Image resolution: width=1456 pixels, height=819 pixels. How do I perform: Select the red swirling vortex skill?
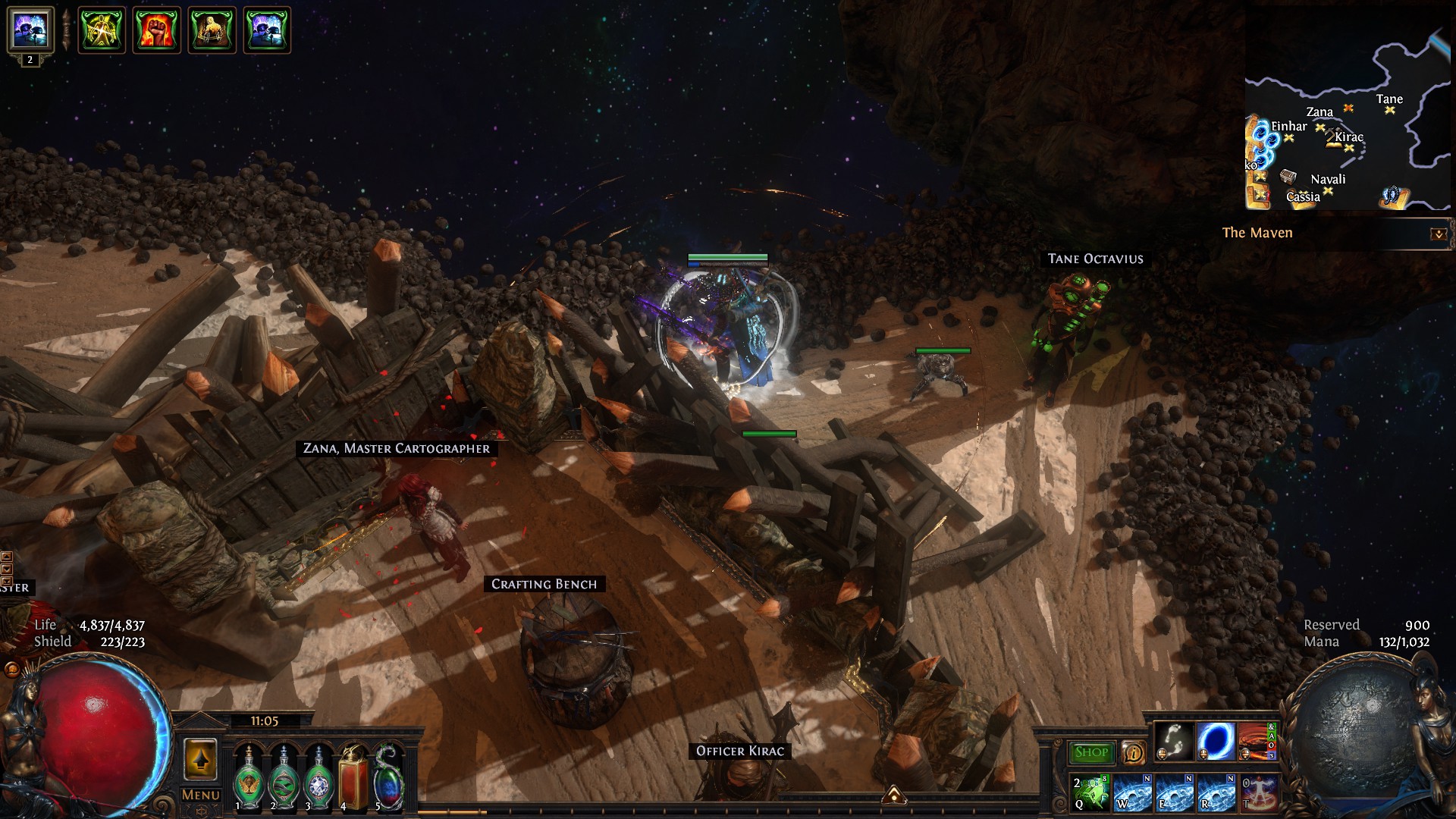1255,741
